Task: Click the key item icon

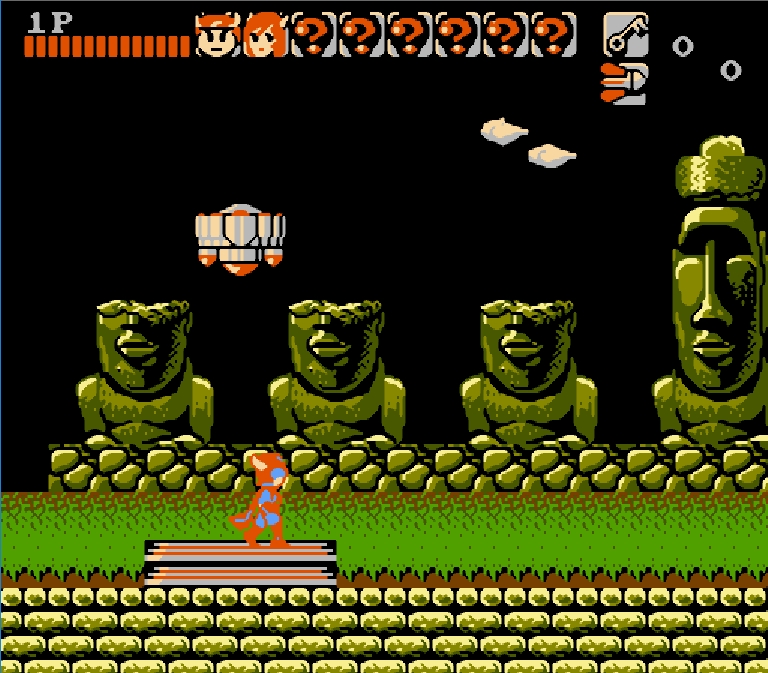Action: pos(625,35)
